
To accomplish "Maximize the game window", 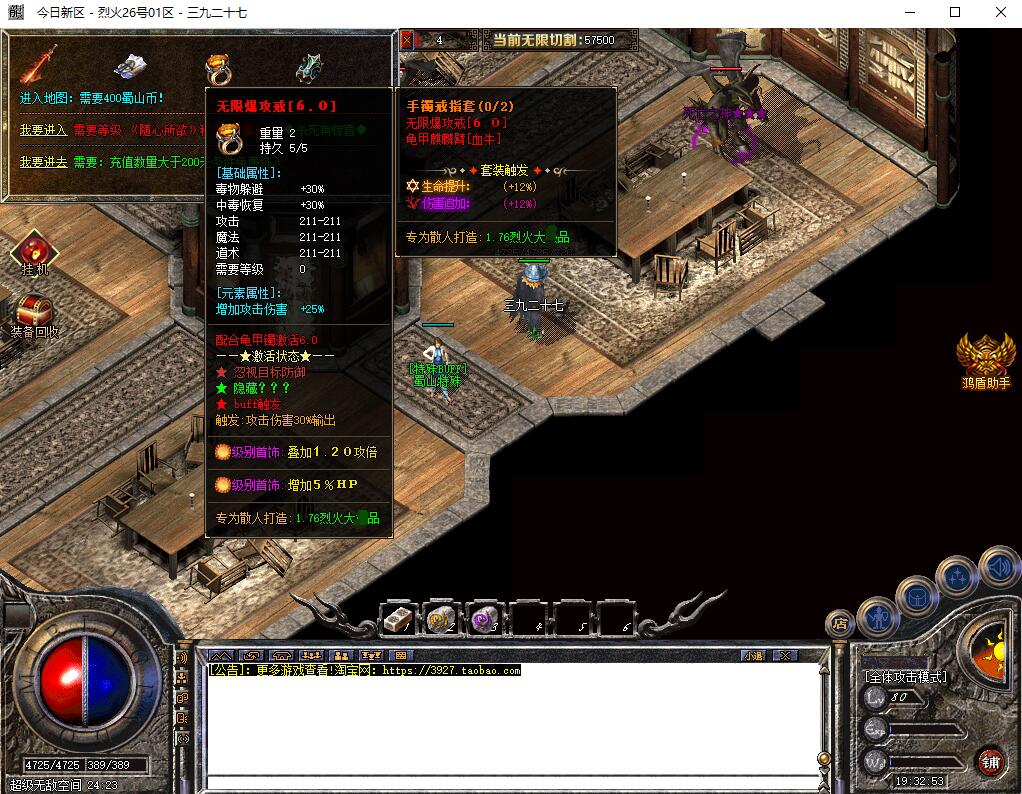I will pos(955,13).
